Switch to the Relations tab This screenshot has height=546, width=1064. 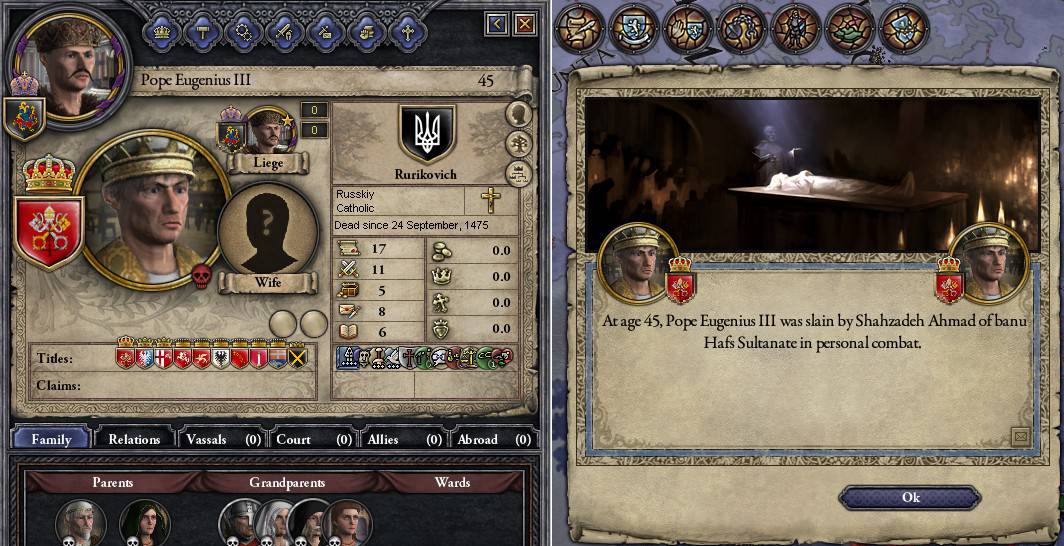(134, 439)
